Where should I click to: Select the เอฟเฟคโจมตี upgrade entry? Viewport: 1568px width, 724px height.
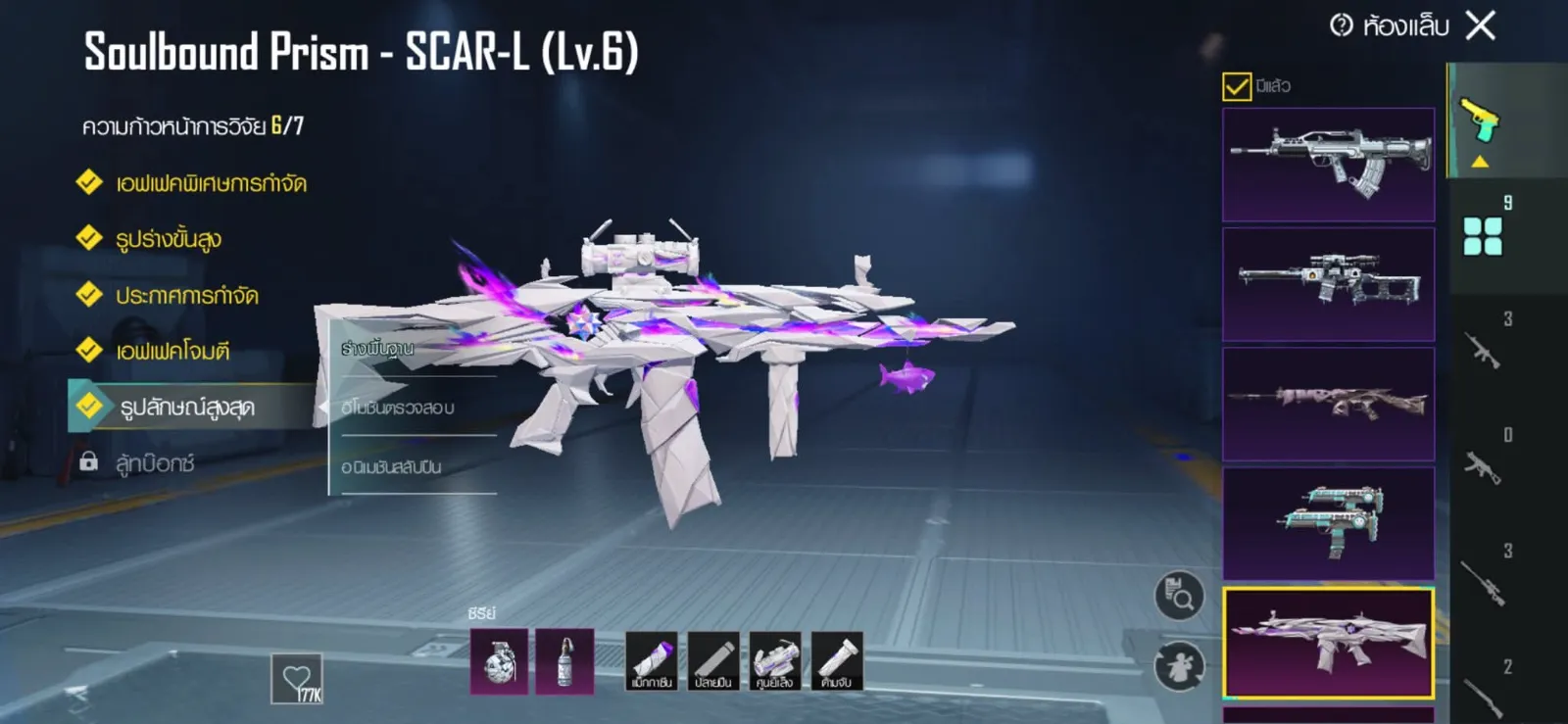172,351
